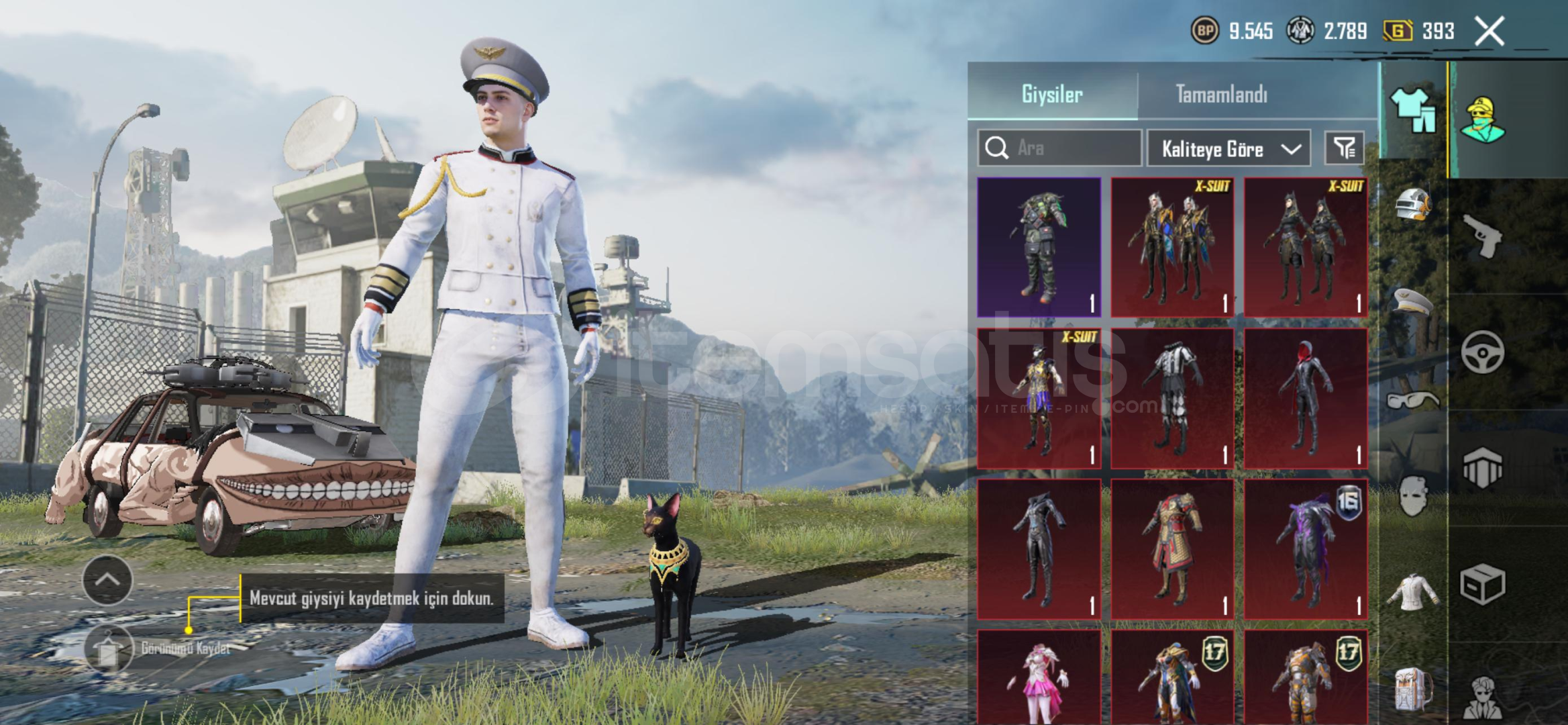Screen dimensions: 1568x725
Task: Select the T-shirt clothing category icon
Action: [1413, 111]
